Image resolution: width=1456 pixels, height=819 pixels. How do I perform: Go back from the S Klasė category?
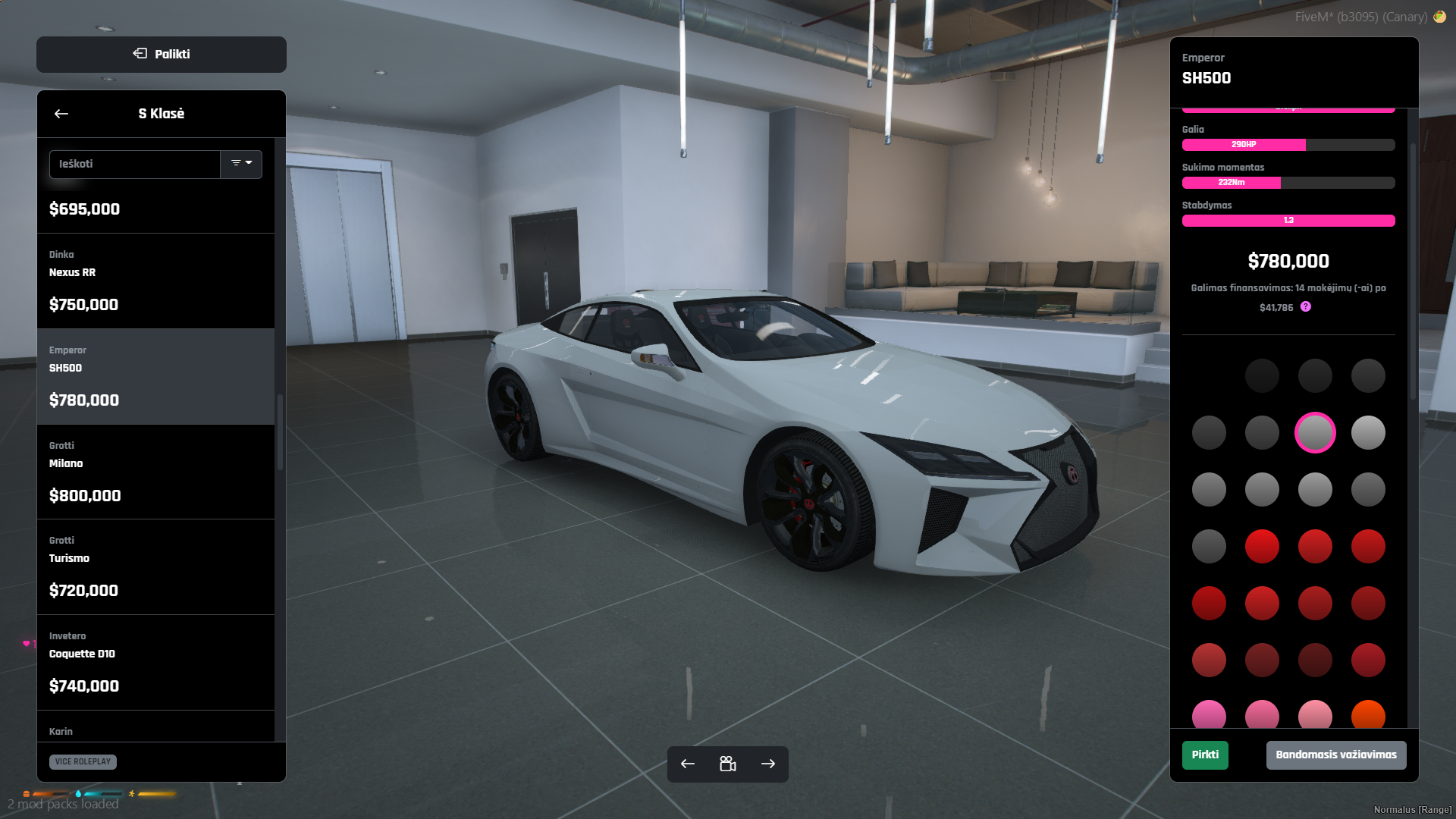[61, 114]
